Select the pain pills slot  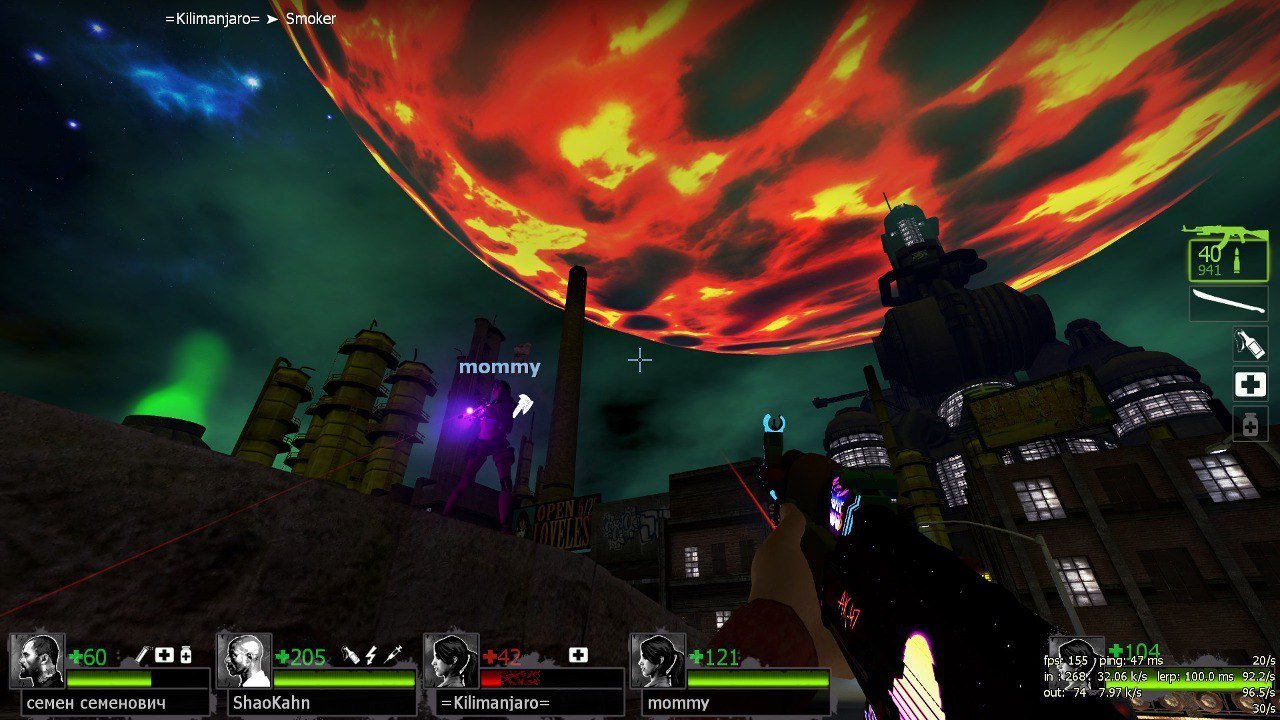click(x=1250, y=424)
